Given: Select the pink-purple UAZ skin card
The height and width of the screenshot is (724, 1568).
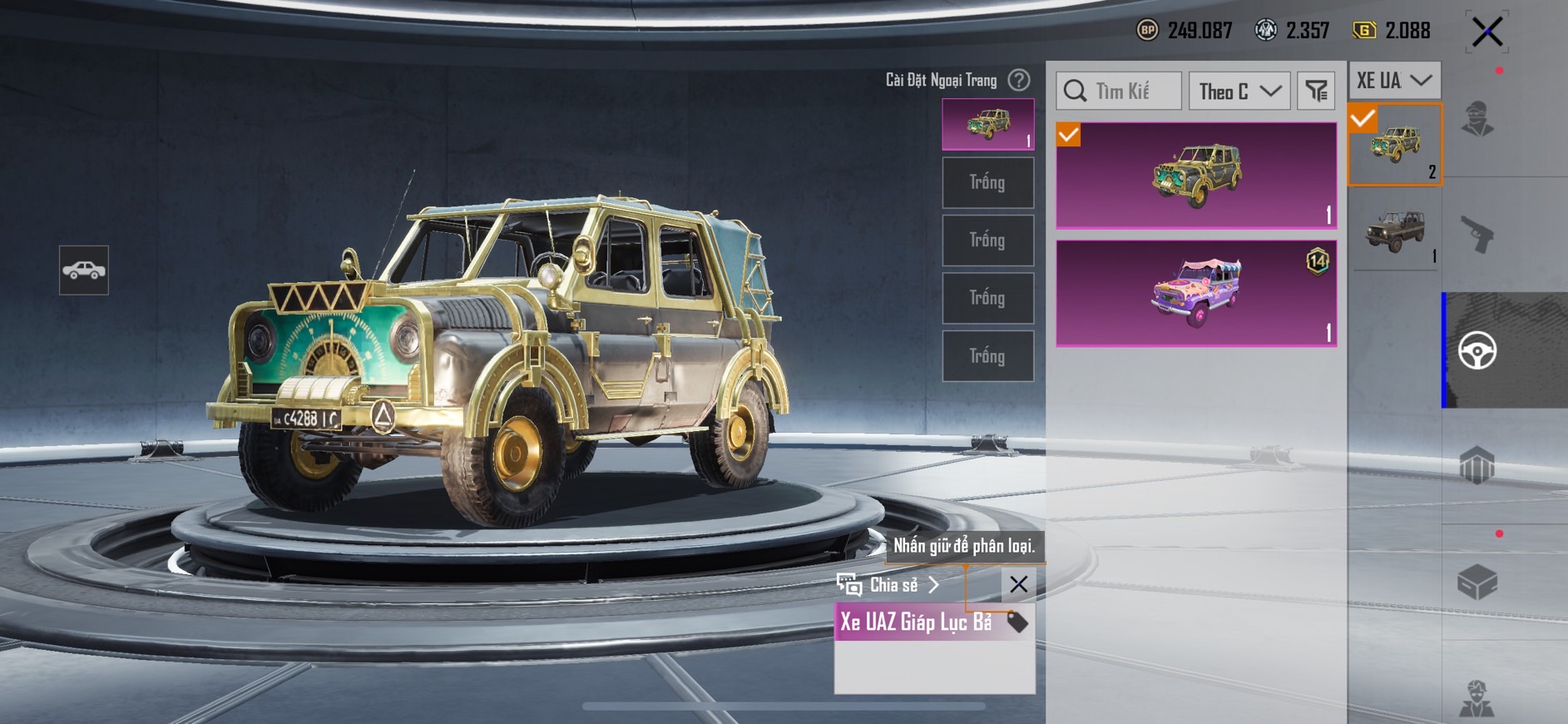Looking at the screenshot, I should pyautogui.click(x=1196, y=293).
